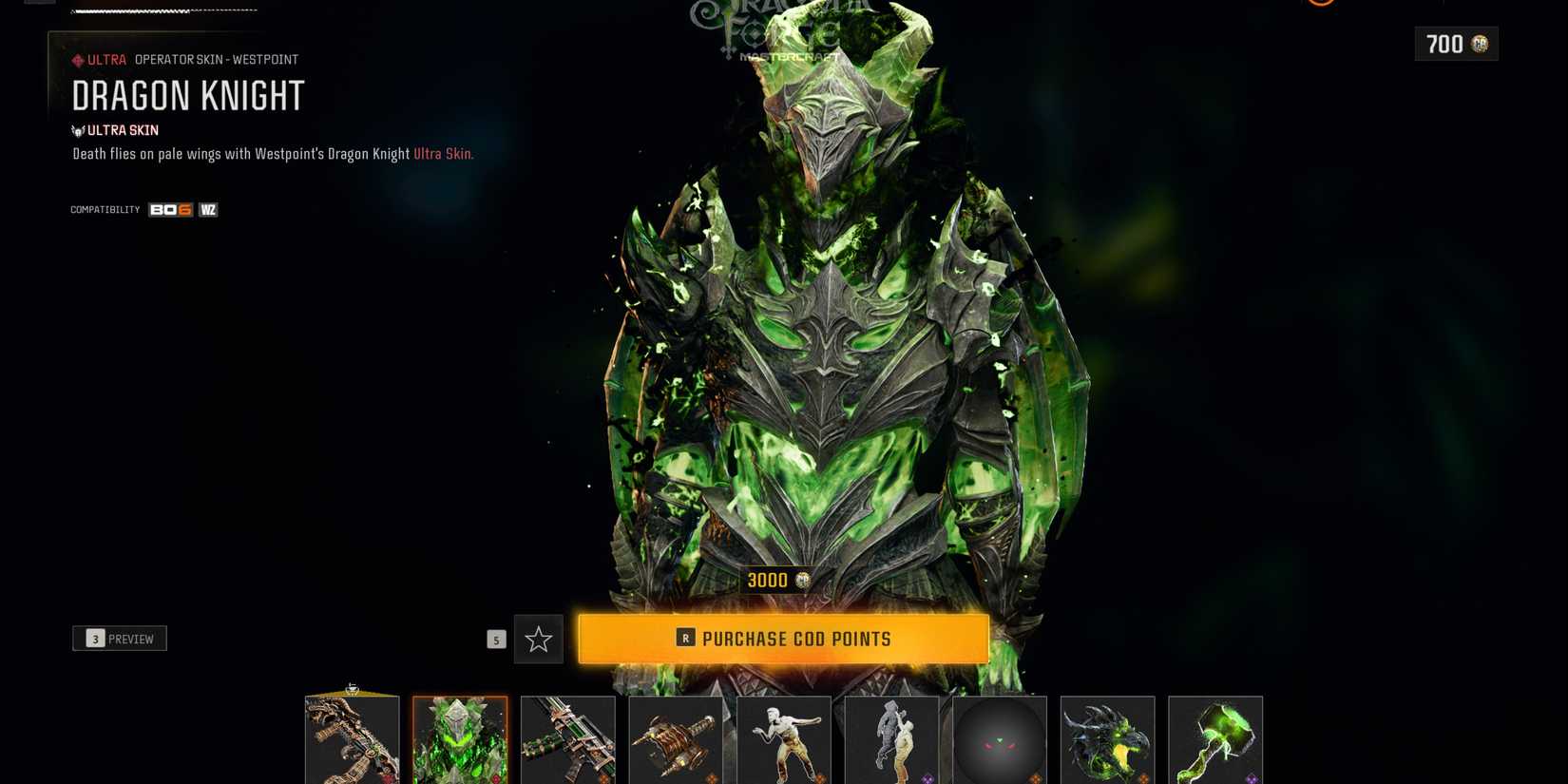
Task: Click the Dragon Knight title text
Action: [x=188, y=96]
